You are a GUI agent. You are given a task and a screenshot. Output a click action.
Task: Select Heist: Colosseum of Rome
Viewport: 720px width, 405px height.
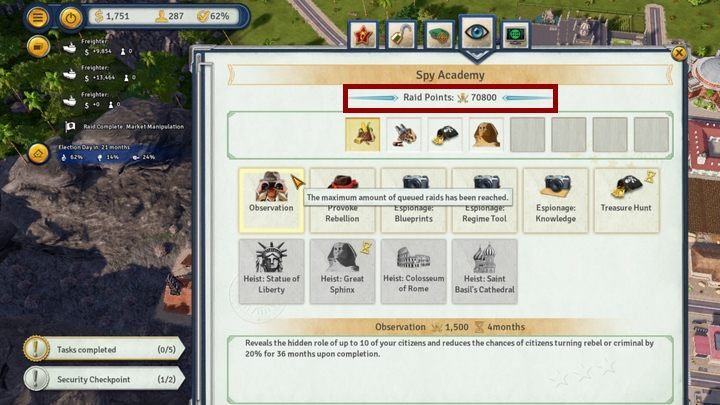click(x=414, y=271)
